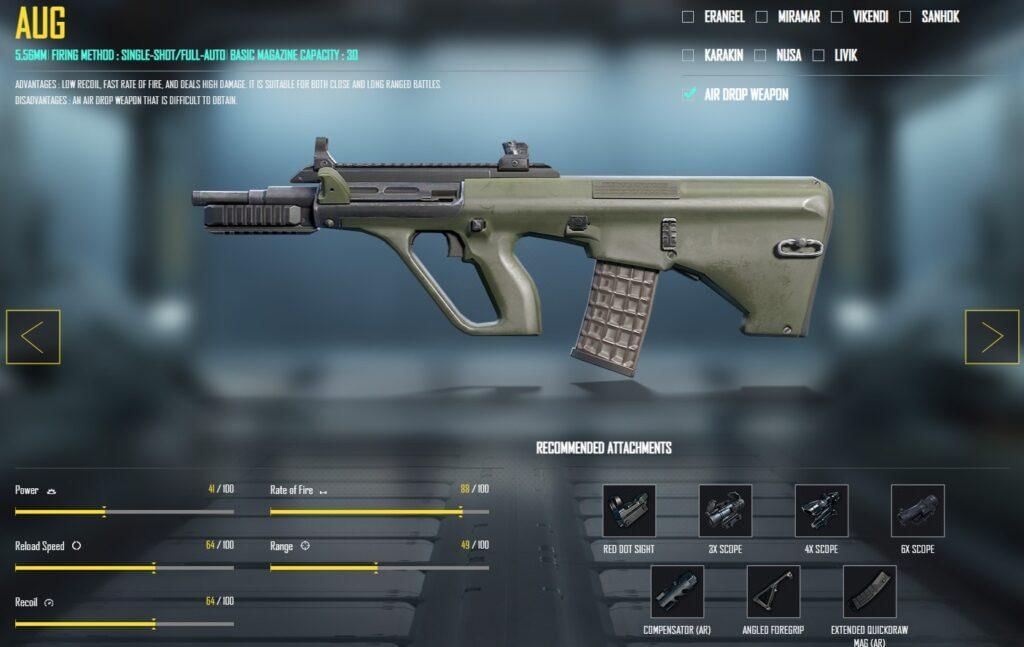Tick the Erangel map checkbox
The width and height of the screenshot is (1024, 647).
688,17
